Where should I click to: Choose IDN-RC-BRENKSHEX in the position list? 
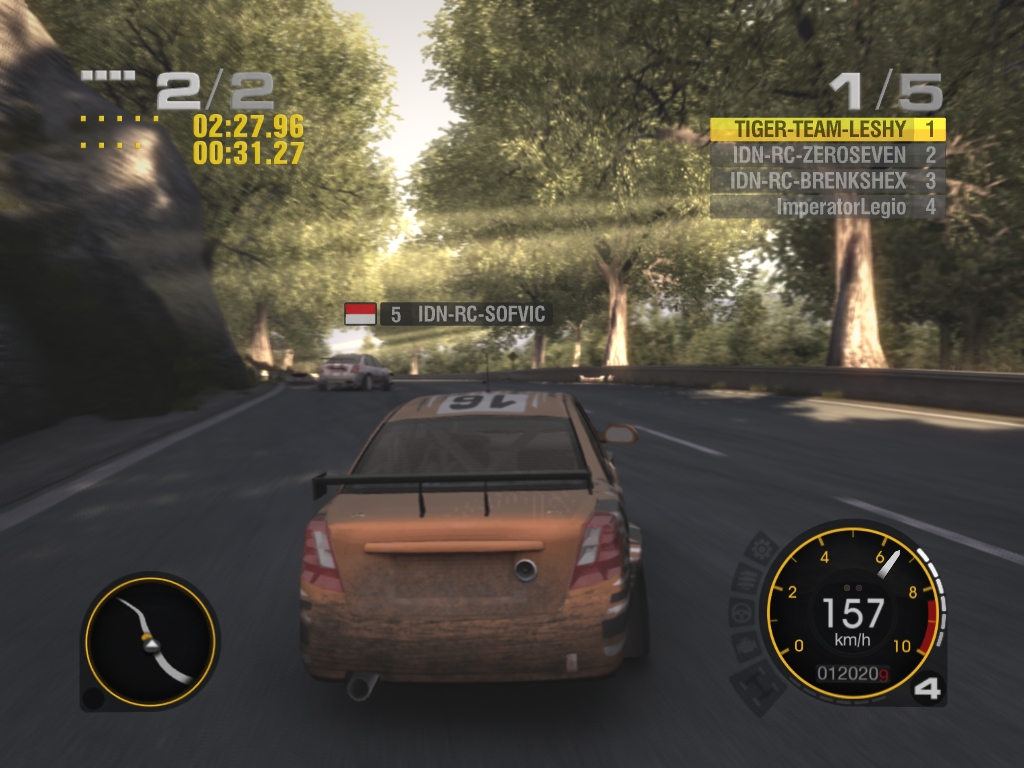click(x=827, y=181)
